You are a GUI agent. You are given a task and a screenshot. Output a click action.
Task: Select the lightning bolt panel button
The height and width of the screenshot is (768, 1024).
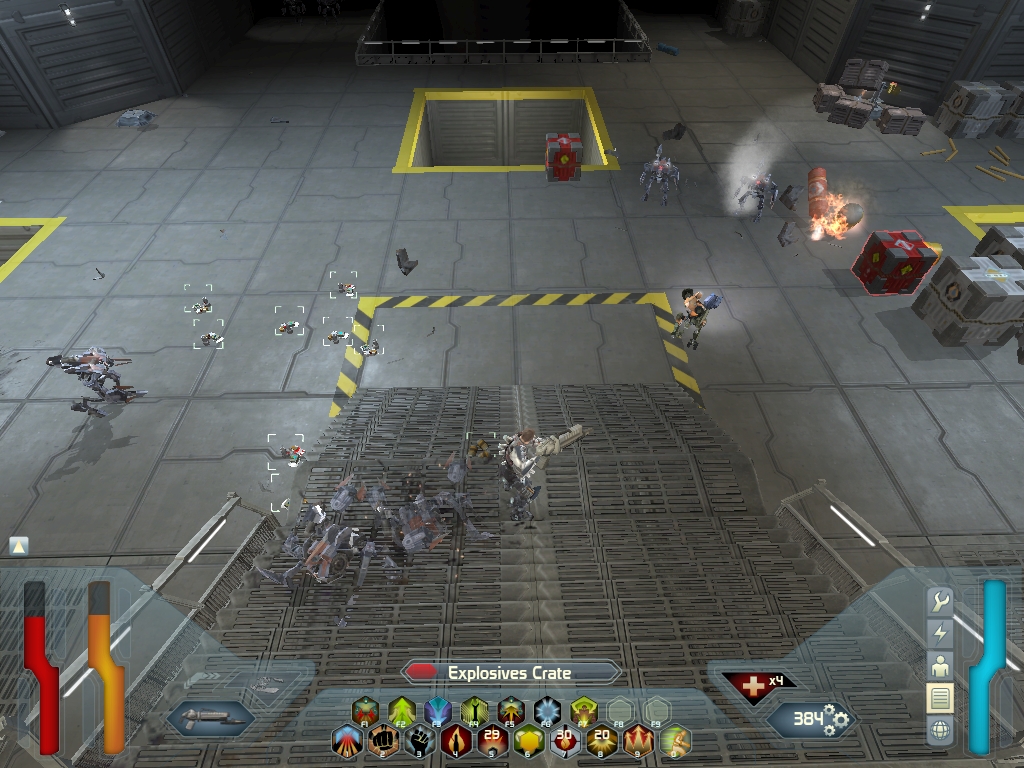tap(940, 633)
